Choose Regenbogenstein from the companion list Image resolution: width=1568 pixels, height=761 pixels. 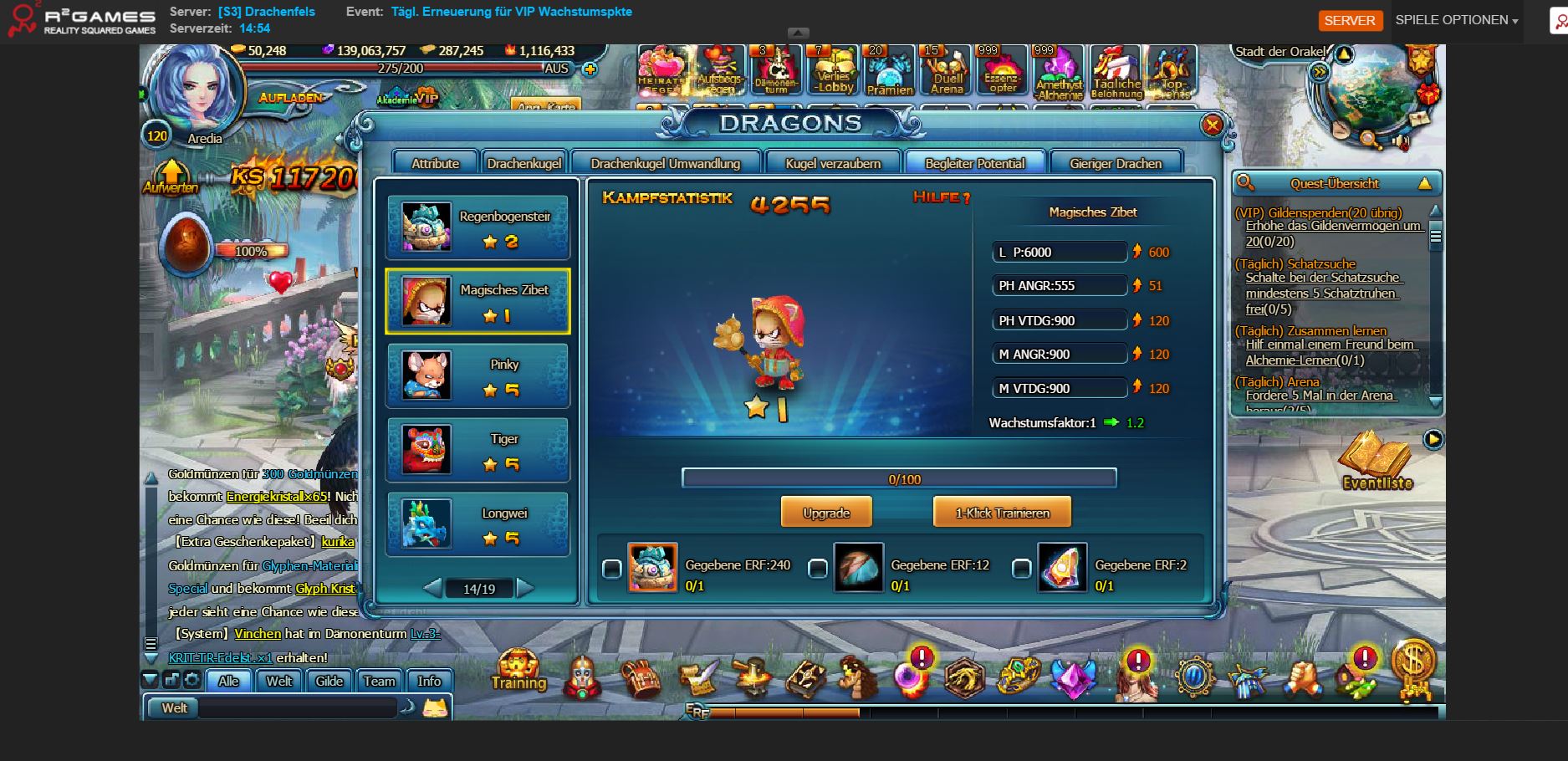pyautogui.click(x=478, y=227)
